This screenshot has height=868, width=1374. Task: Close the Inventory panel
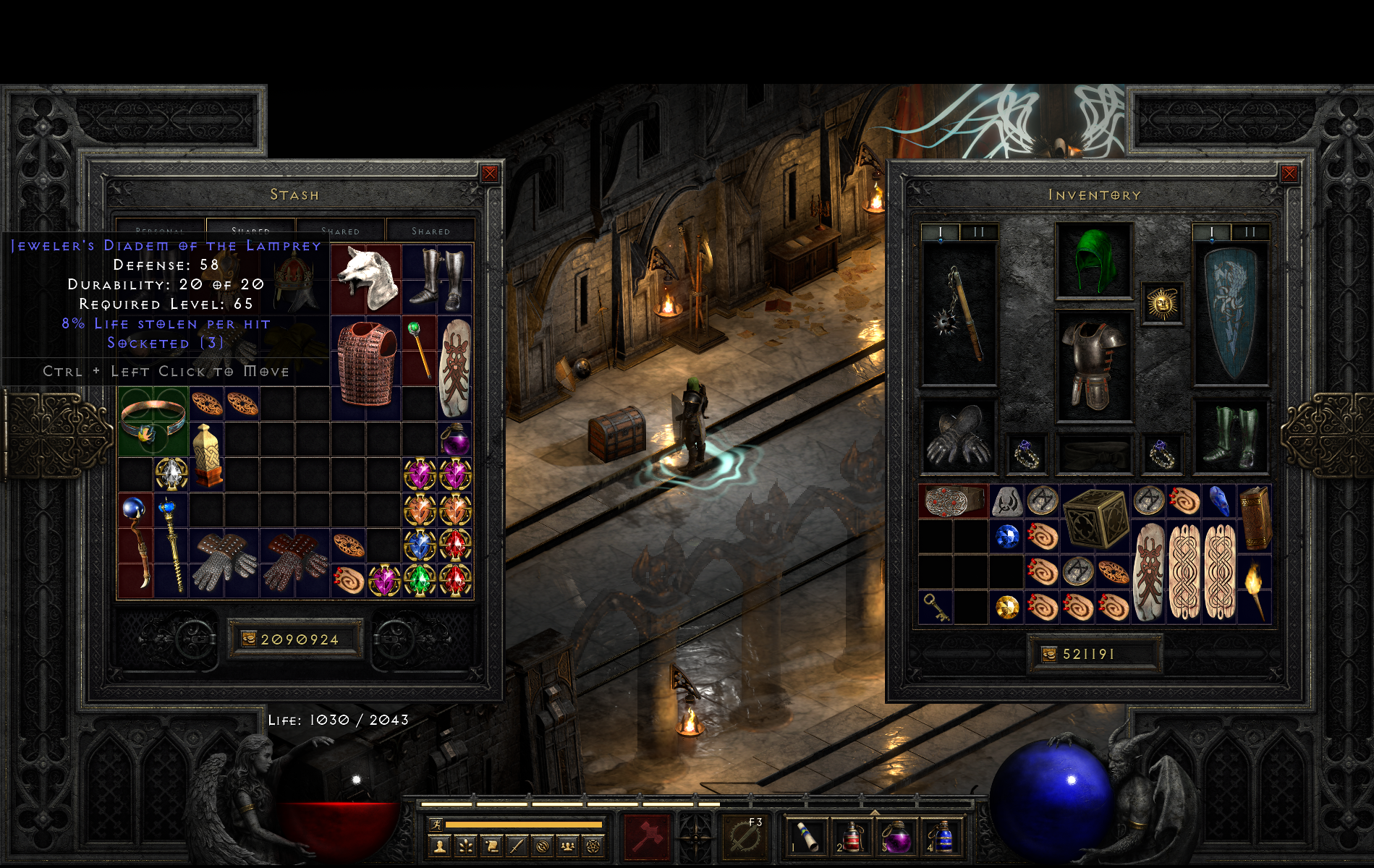coord(1289,174)
